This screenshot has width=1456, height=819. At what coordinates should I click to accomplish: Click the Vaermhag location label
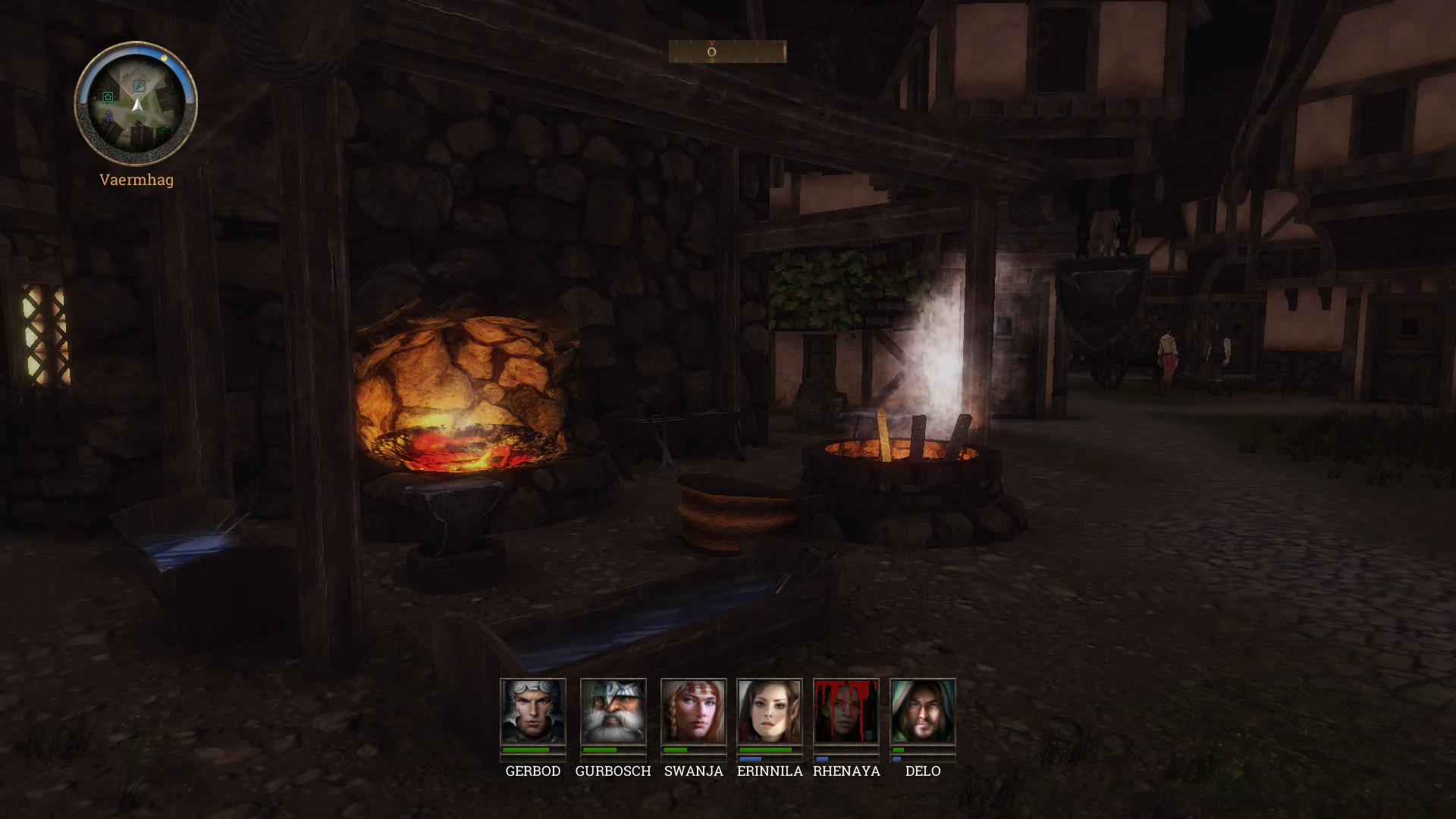(x=136, y=180)
